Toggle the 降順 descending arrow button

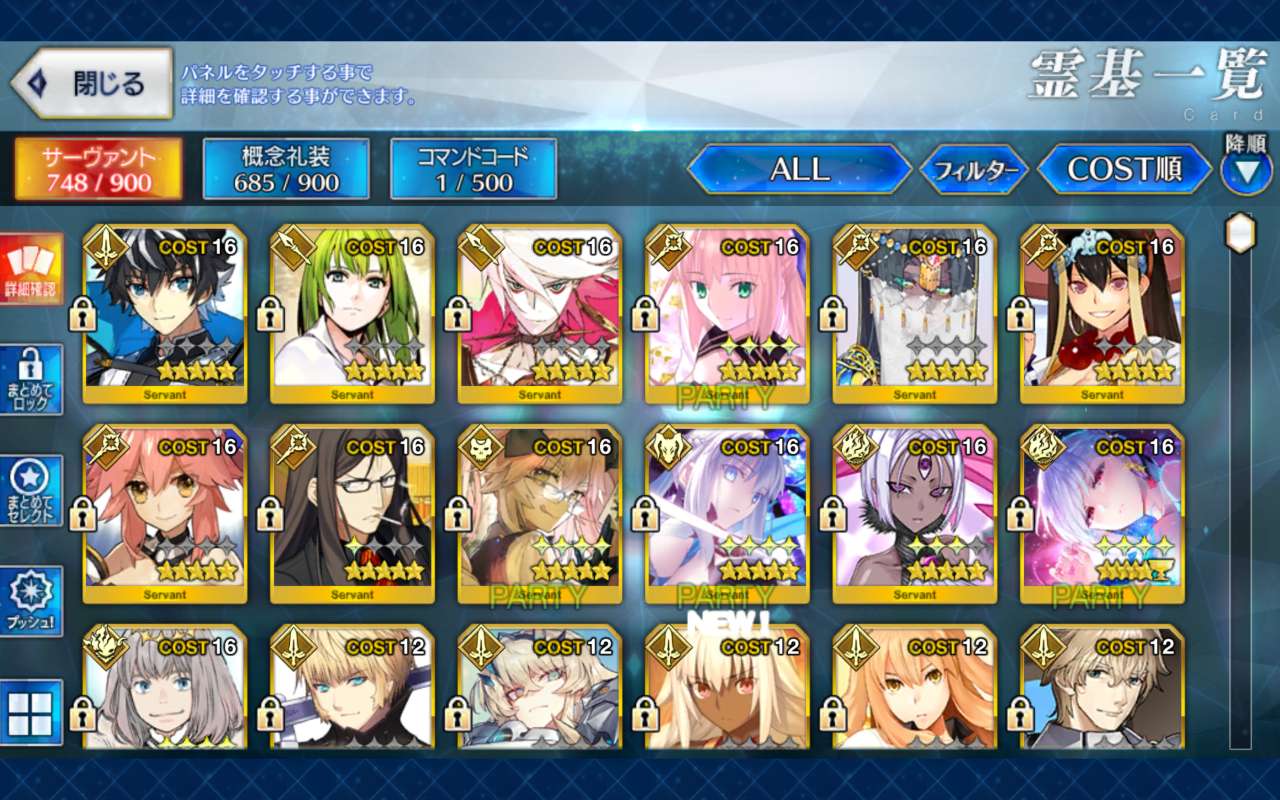coord(1246,172)
